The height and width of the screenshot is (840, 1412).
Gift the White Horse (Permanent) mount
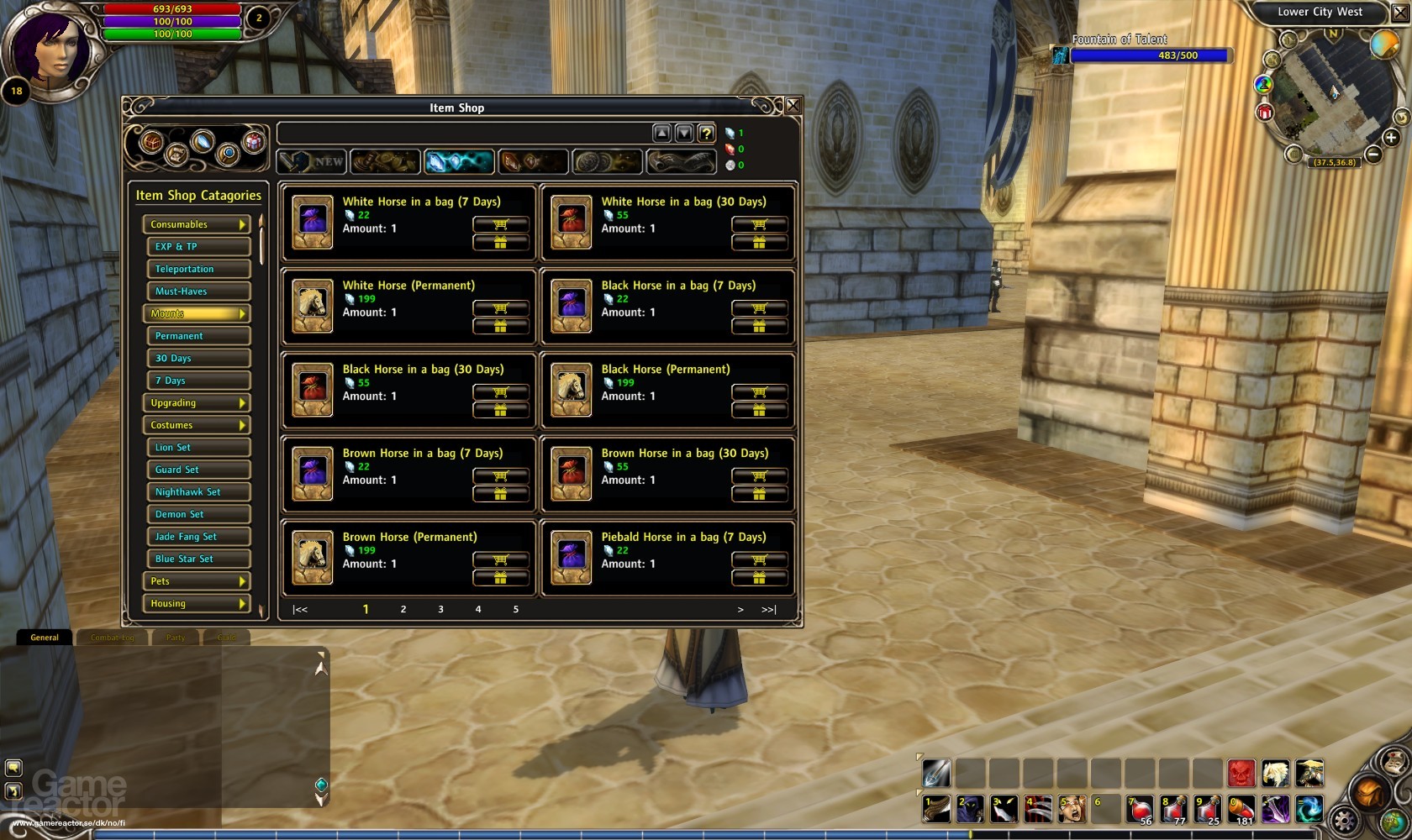coord(501,327)
